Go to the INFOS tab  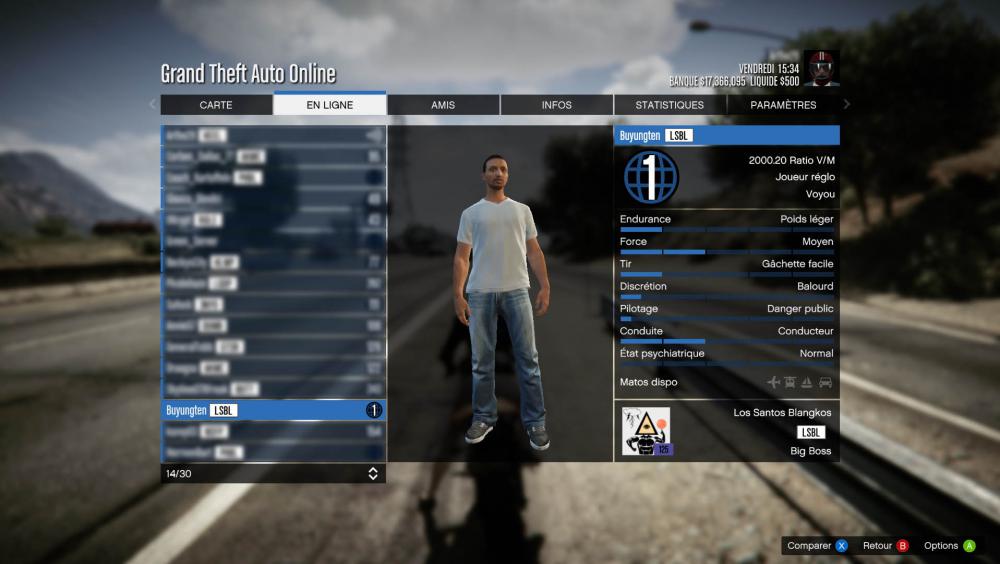click(557, 105)
